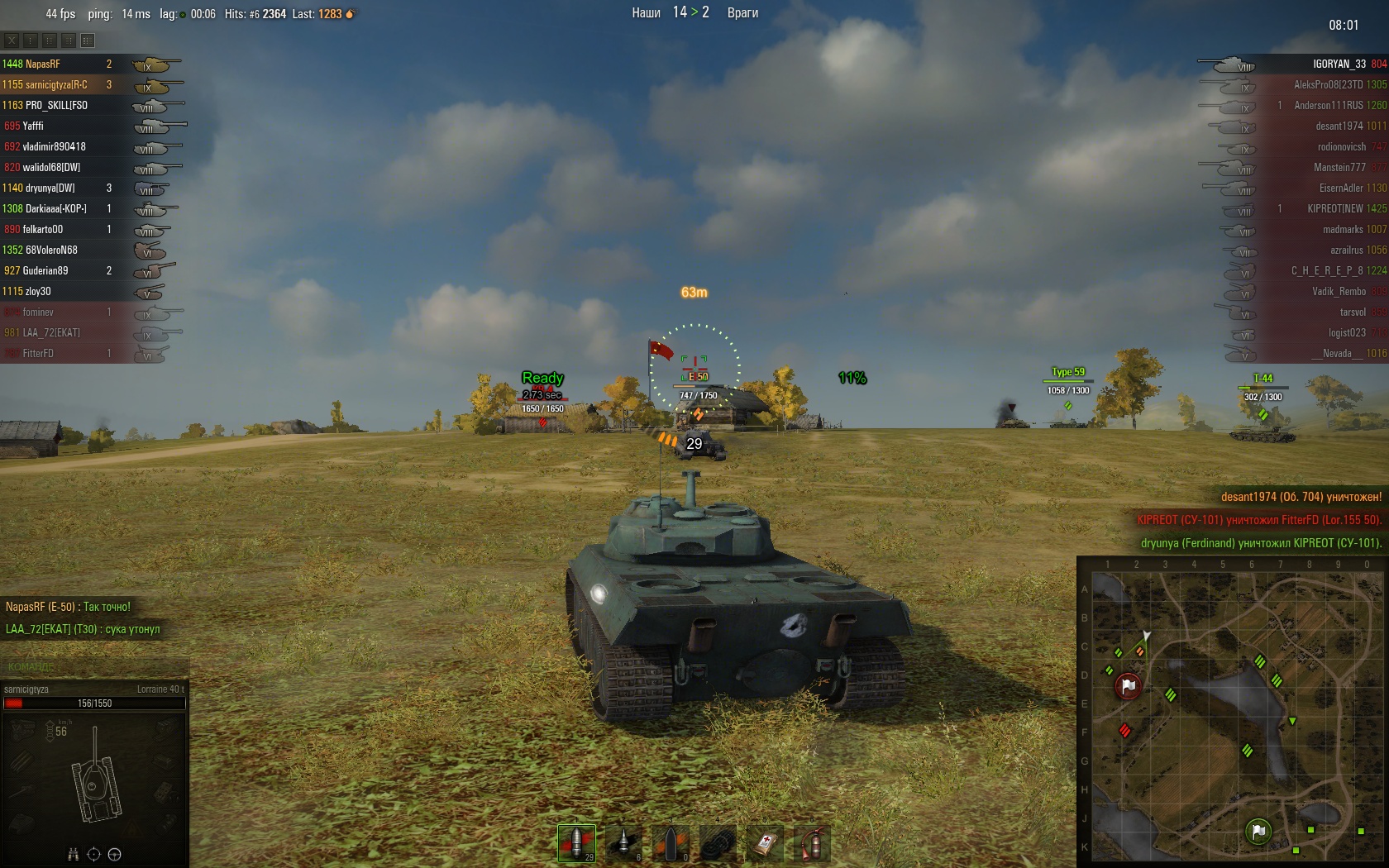Screen dimensions: 1389x868
Task: Select KIPREOT[NEW] in the enemy team list
Action: pos(1334,208)
